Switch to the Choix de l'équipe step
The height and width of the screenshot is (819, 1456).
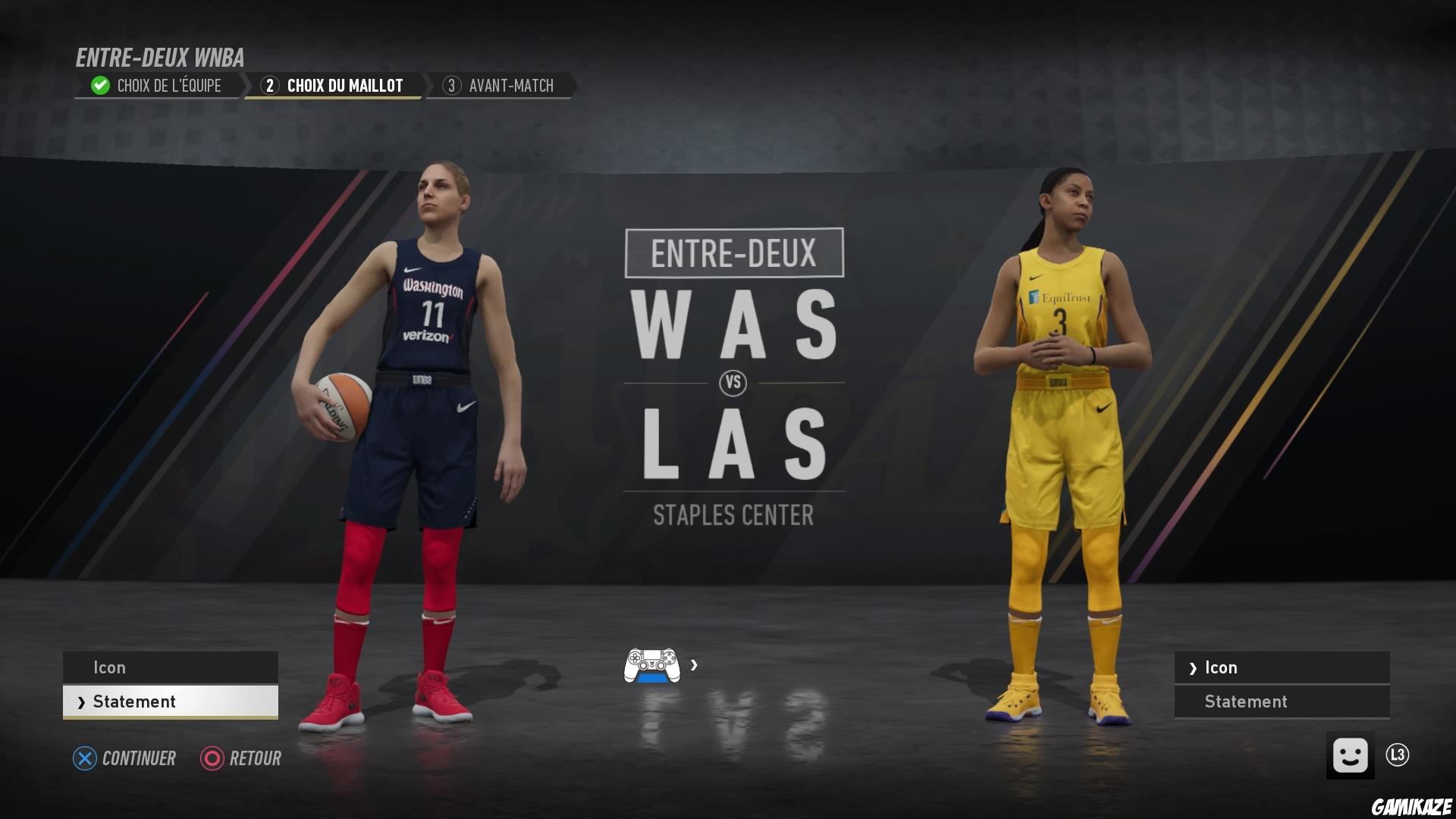(x=167, y=85)
